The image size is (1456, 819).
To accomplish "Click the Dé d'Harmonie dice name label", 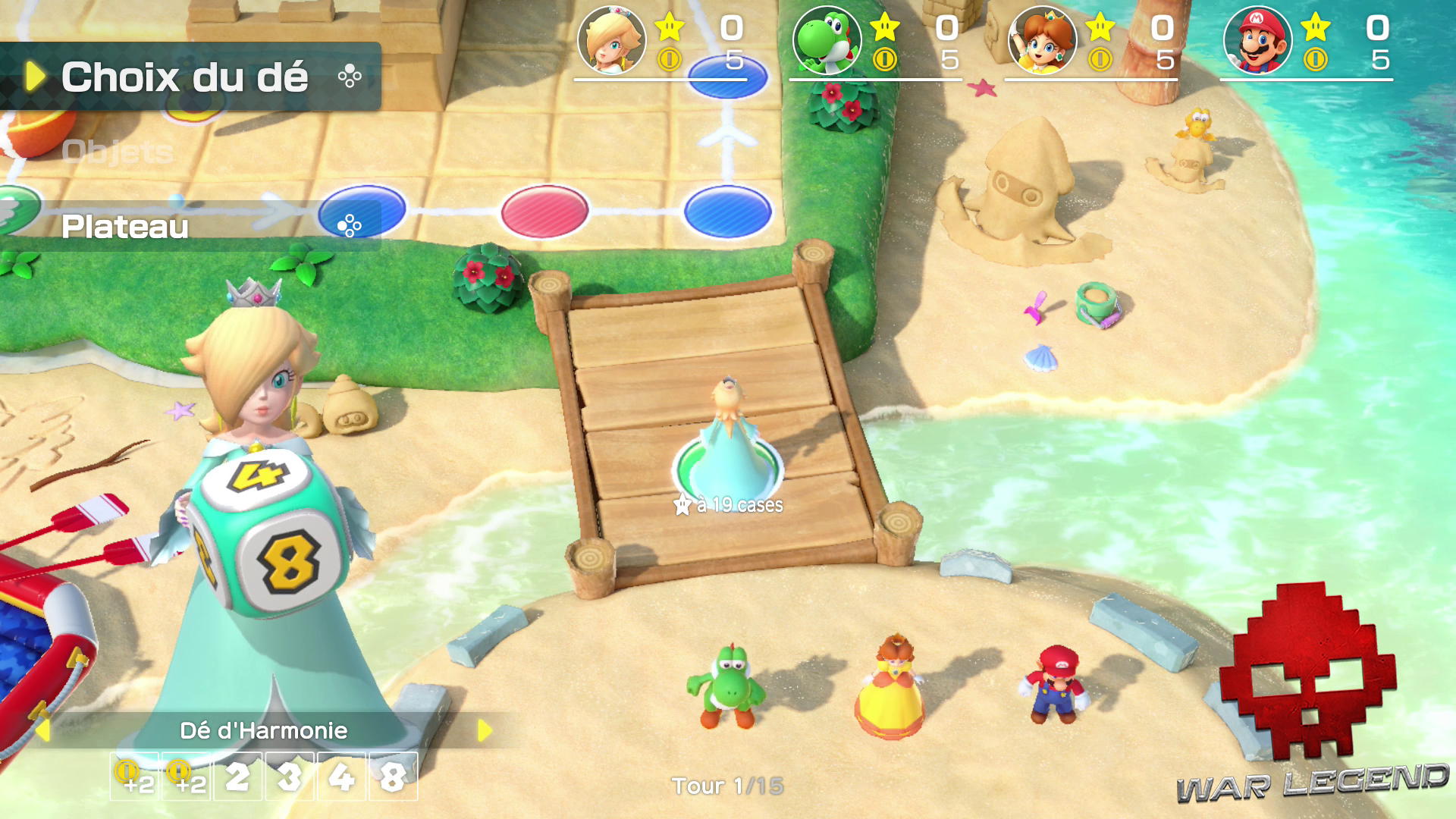I will coord(263,730).
